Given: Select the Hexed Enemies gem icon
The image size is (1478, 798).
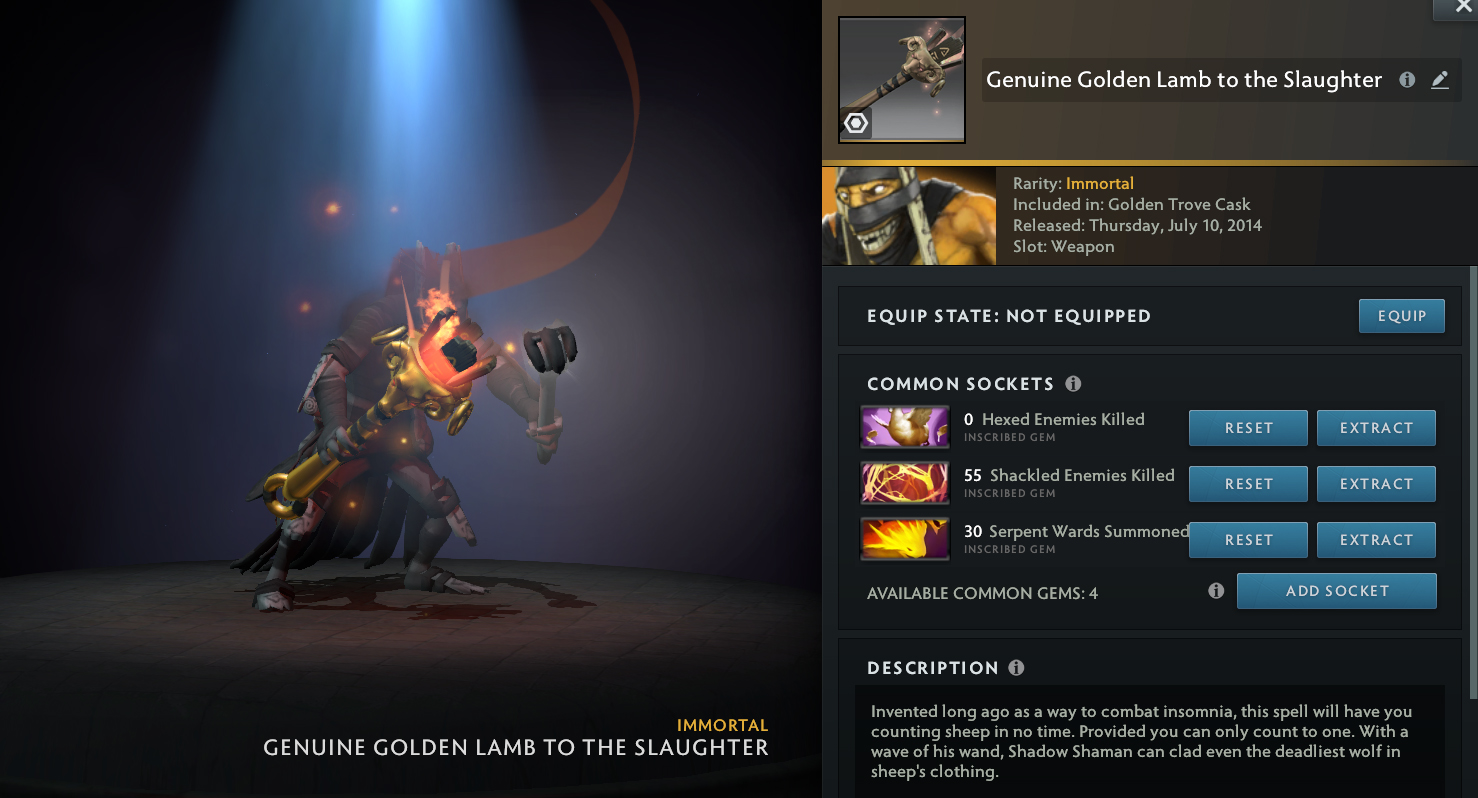Looking at the screenshot, I should [x=905, y=427].
